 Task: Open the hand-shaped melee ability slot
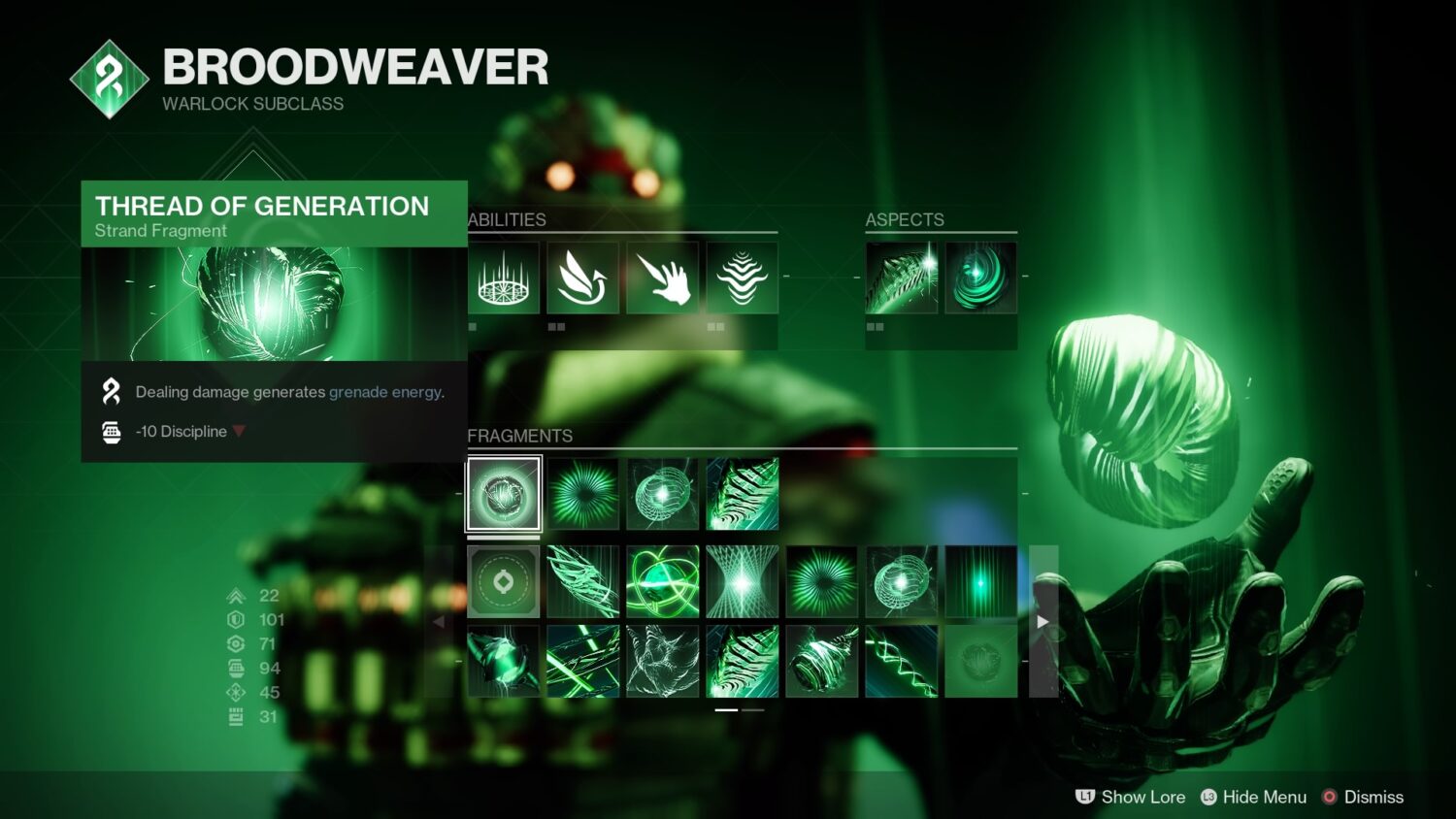point(662,278)
